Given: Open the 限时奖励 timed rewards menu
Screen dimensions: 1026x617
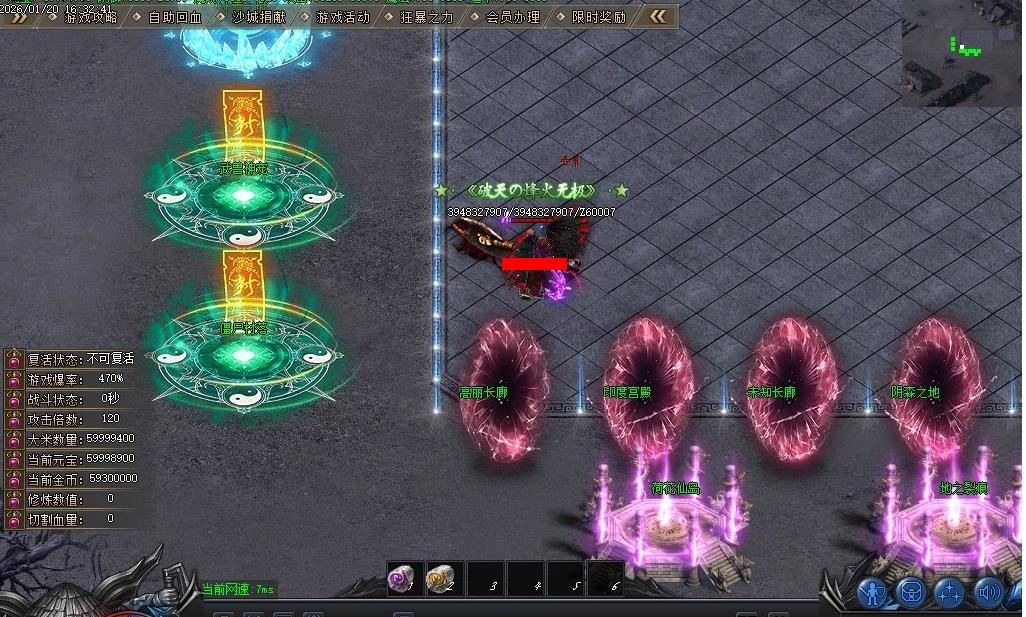Looking at the screenshot, I should (x=599, y=17).
